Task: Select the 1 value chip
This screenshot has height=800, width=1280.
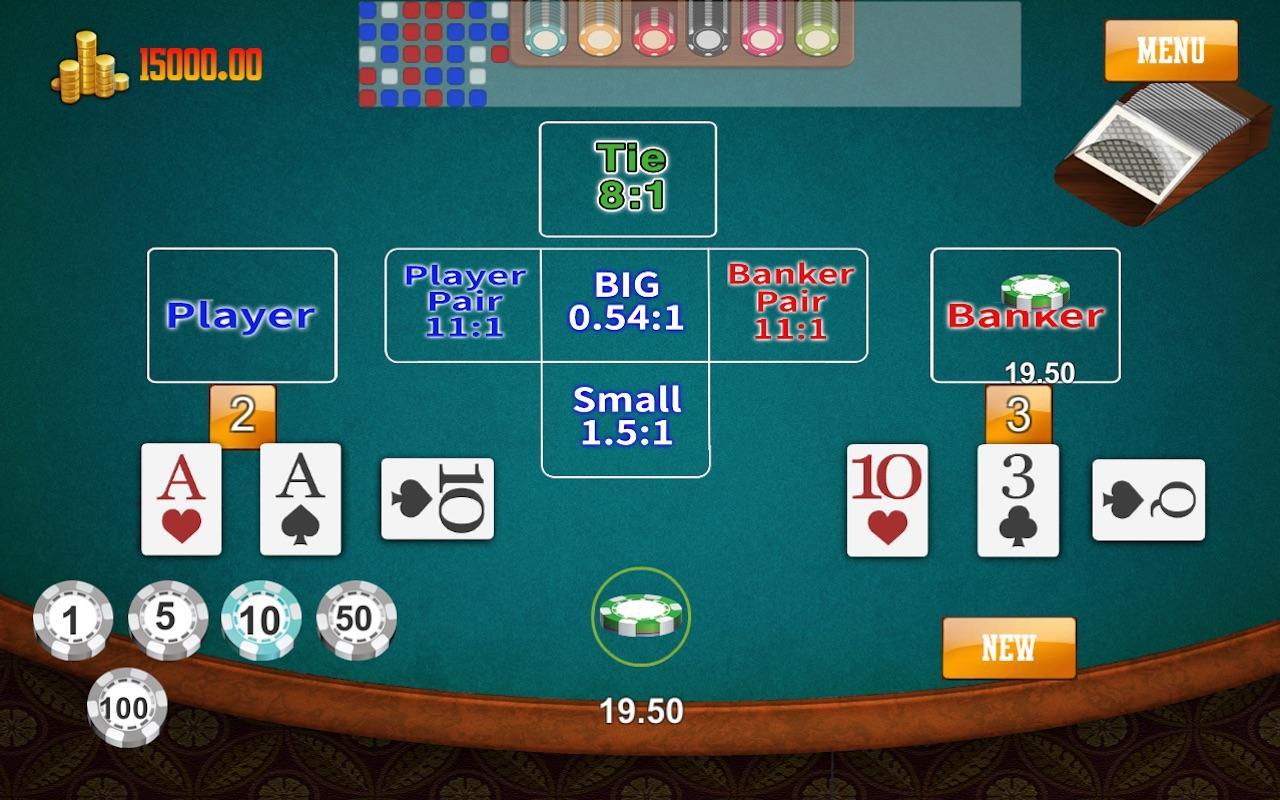Action: 71,620
